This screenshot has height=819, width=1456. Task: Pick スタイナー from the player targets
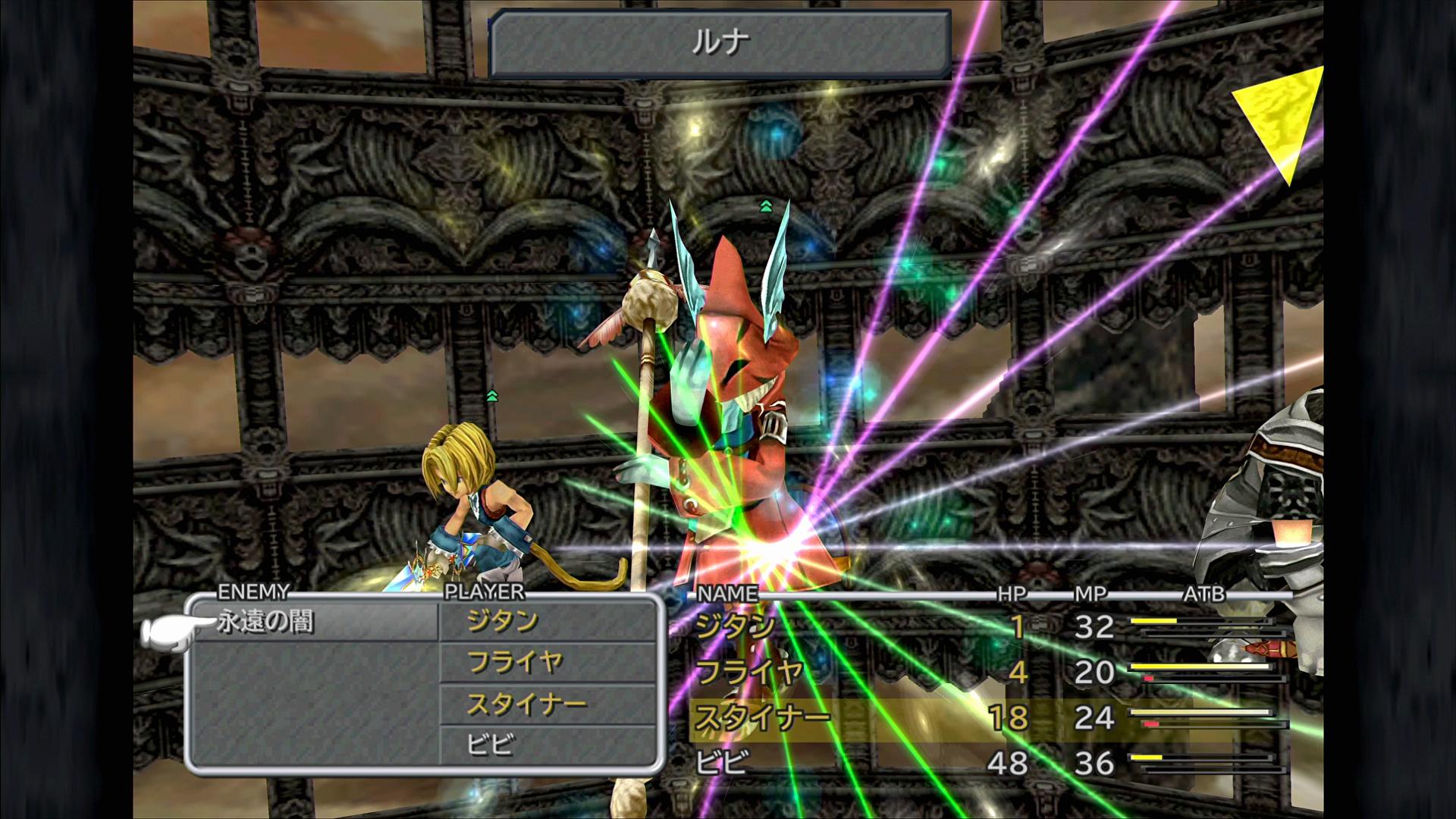point(526,705)
